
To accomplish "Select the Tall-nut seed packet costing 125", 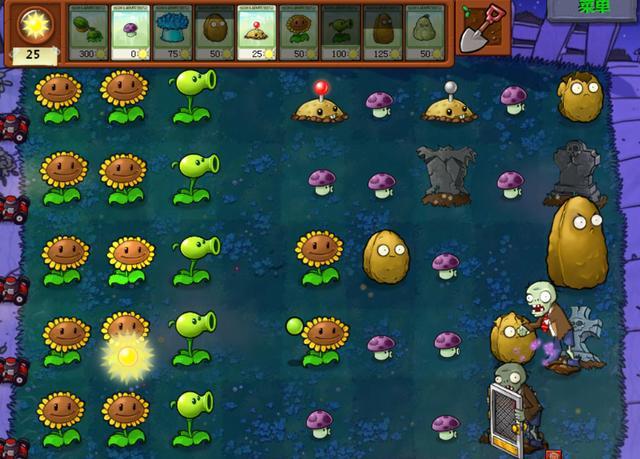I will (x=383, y=32).
